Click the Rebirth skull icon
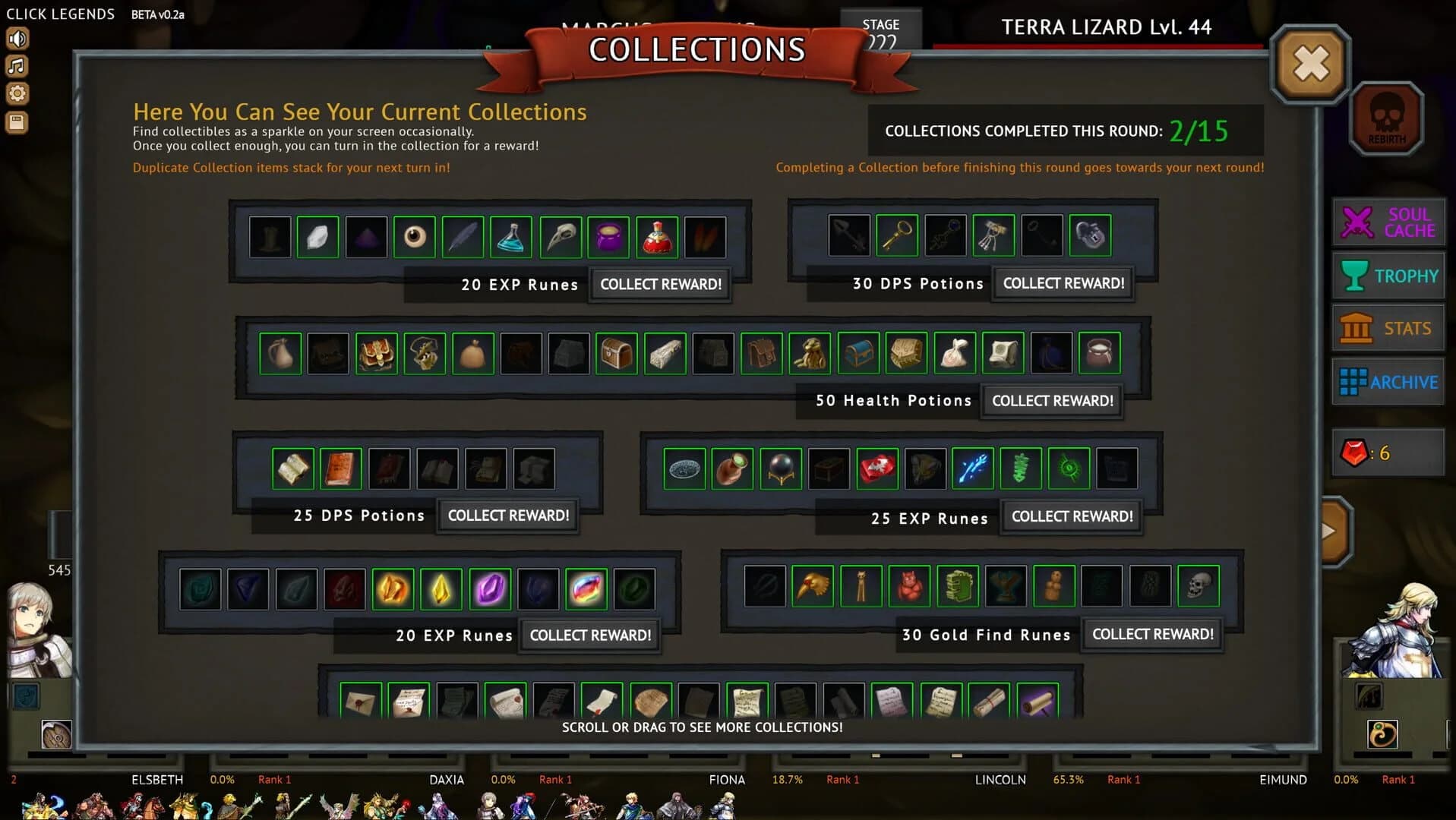The image size is (1456, 820). click(1387, 115)
